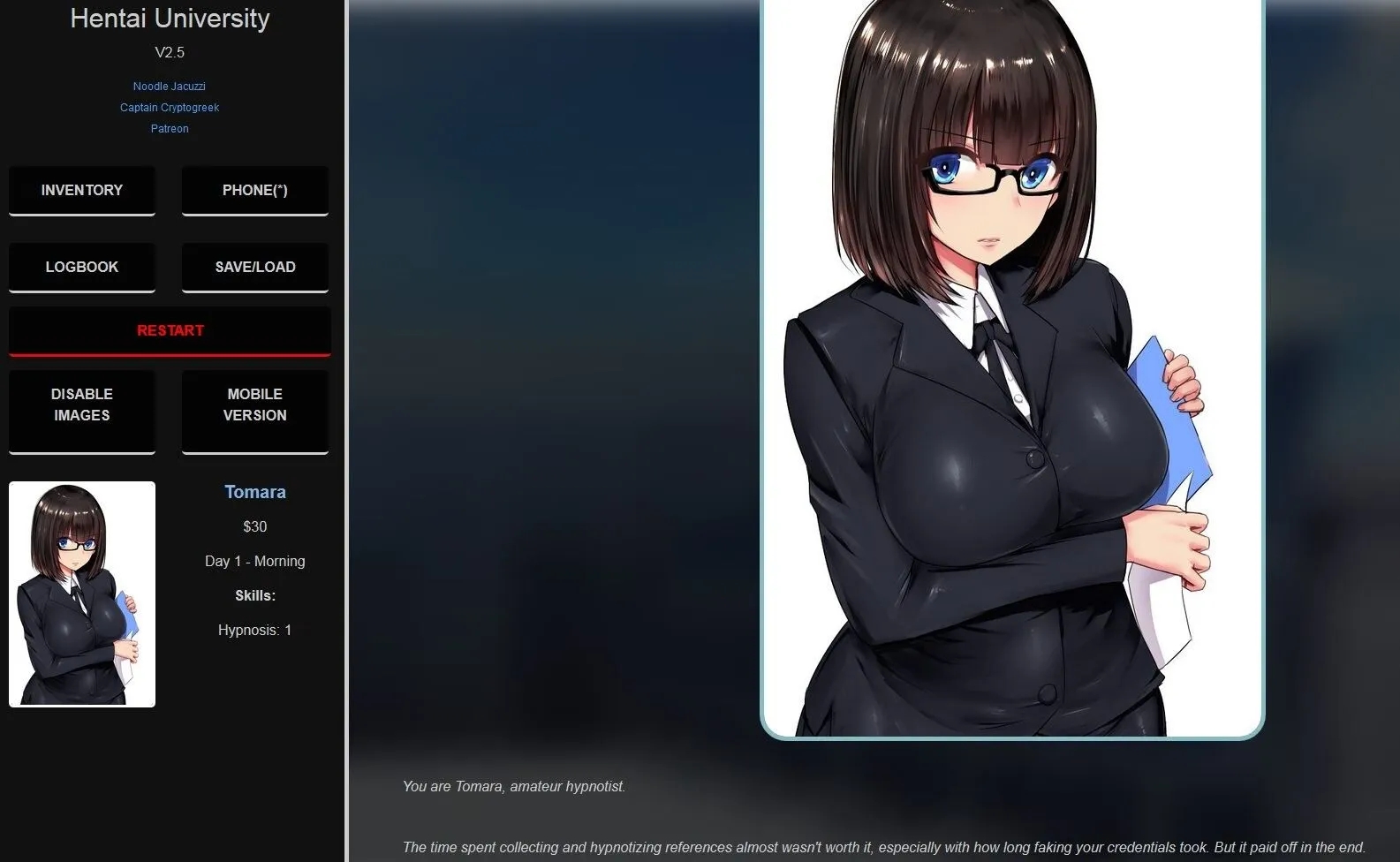Disable images in the game
1400x862 pixels.
81,405
